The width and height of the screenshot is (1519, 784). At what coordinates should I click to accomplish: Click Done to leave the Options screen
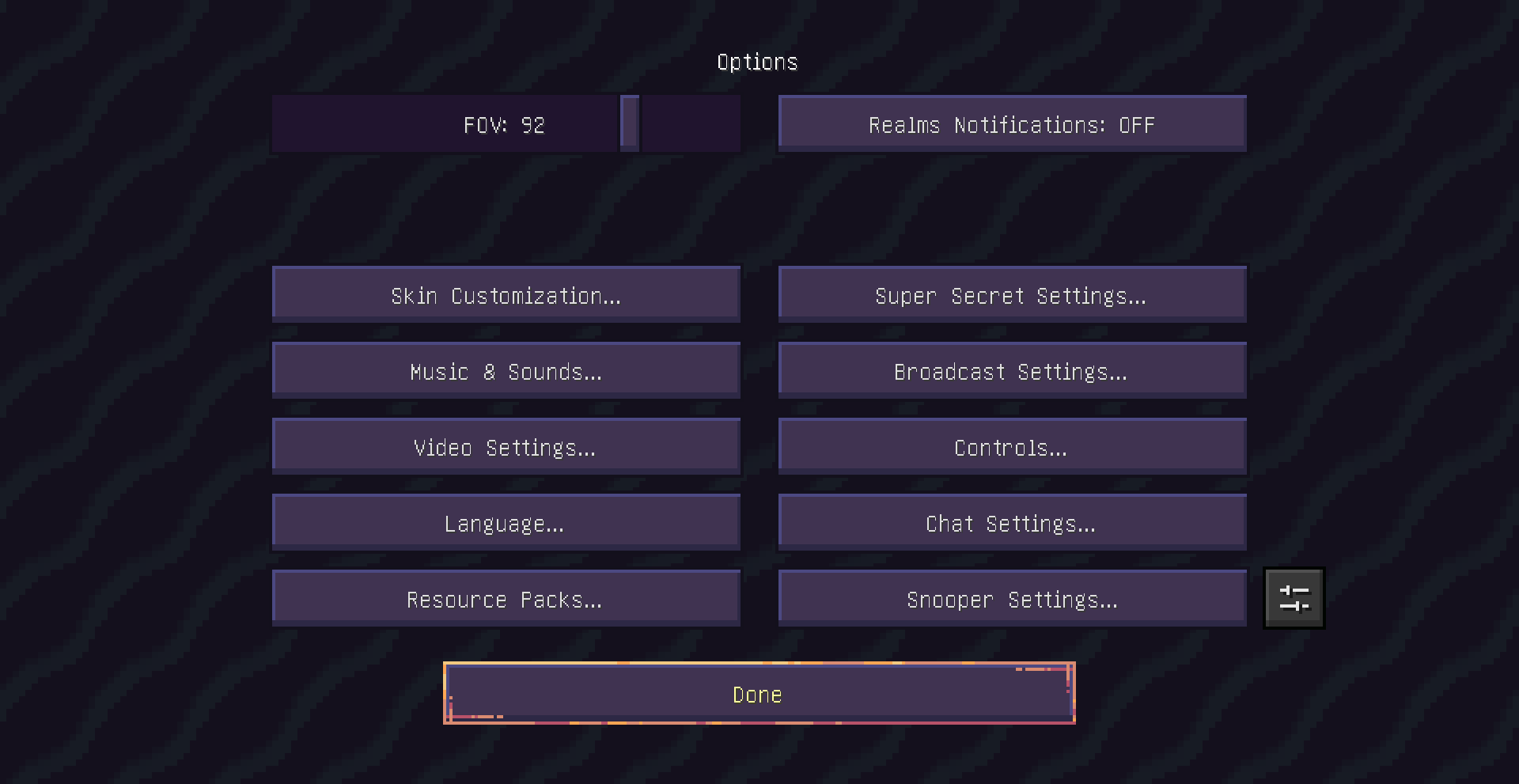pyautogui.click(x=758, y=693)
